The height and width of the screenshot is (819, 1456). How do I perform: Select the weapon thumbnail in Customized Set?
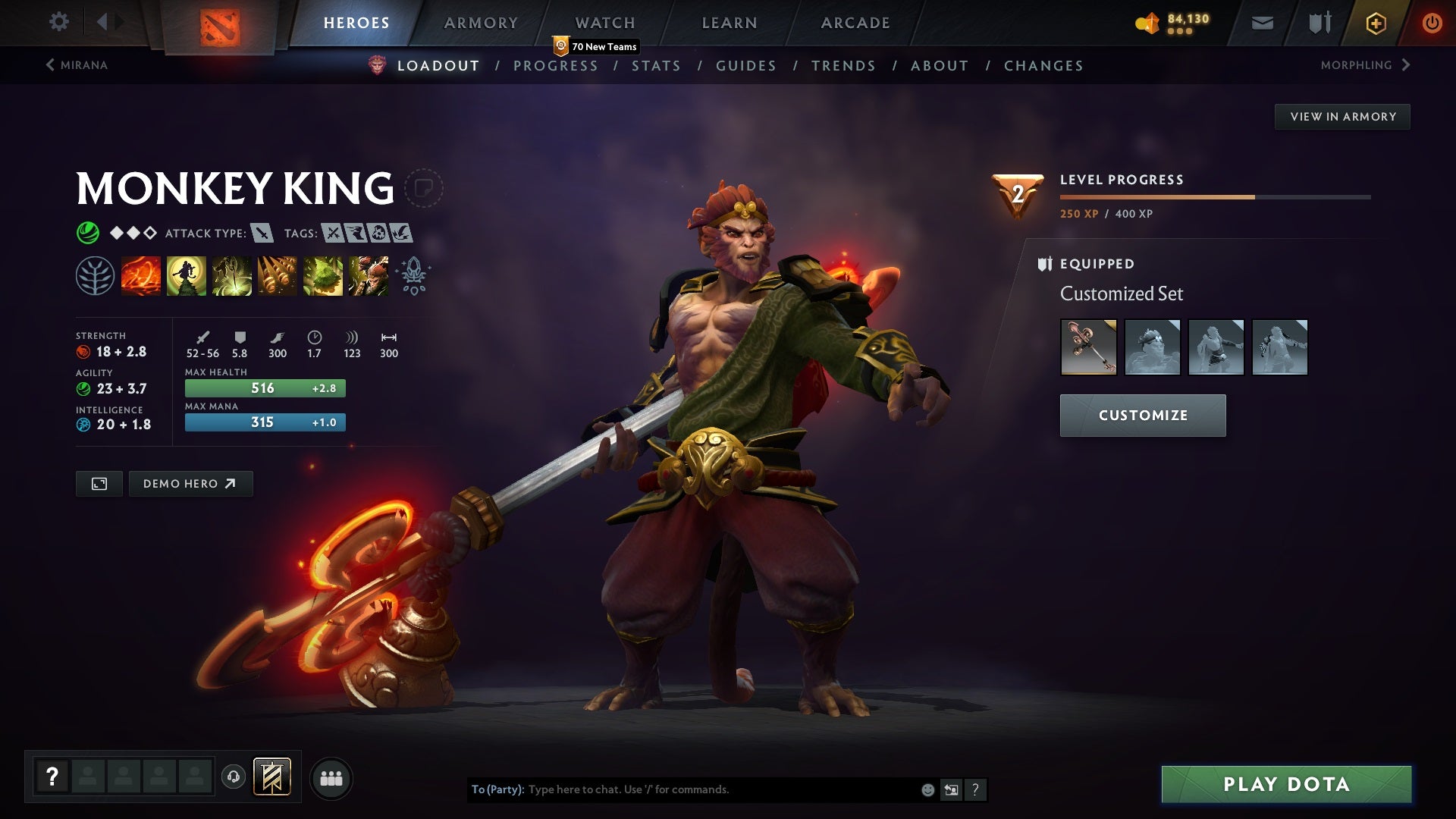click(x=1087, y=347)
